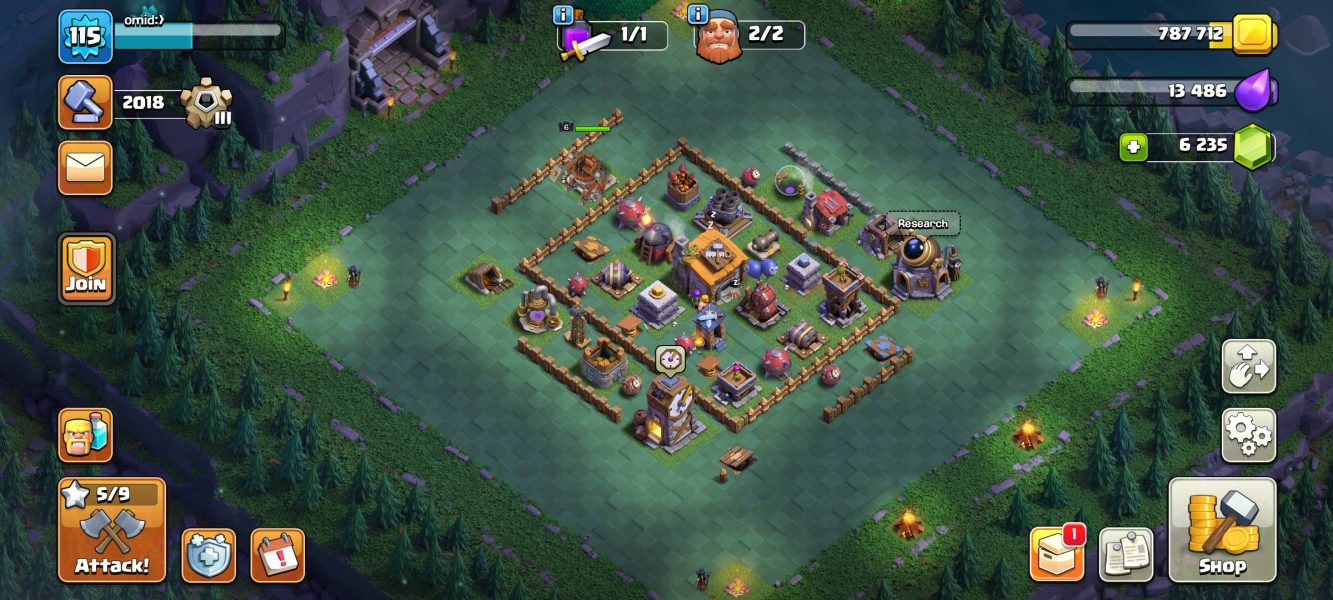Activate the base layout editor hand icon

point(1248,367)
